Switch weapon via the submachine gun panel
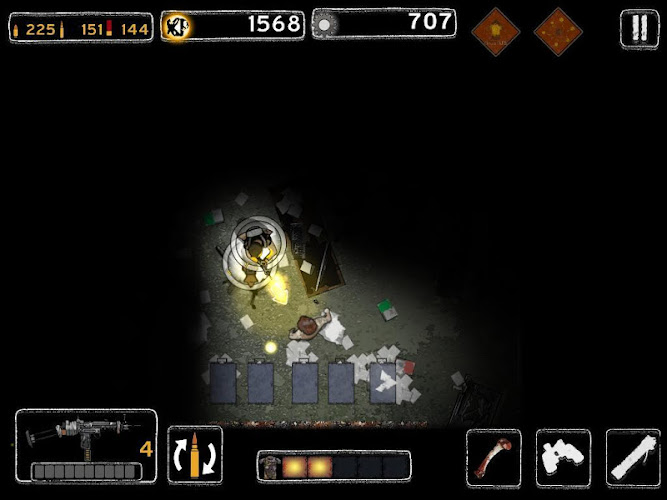 click(85, 446)
